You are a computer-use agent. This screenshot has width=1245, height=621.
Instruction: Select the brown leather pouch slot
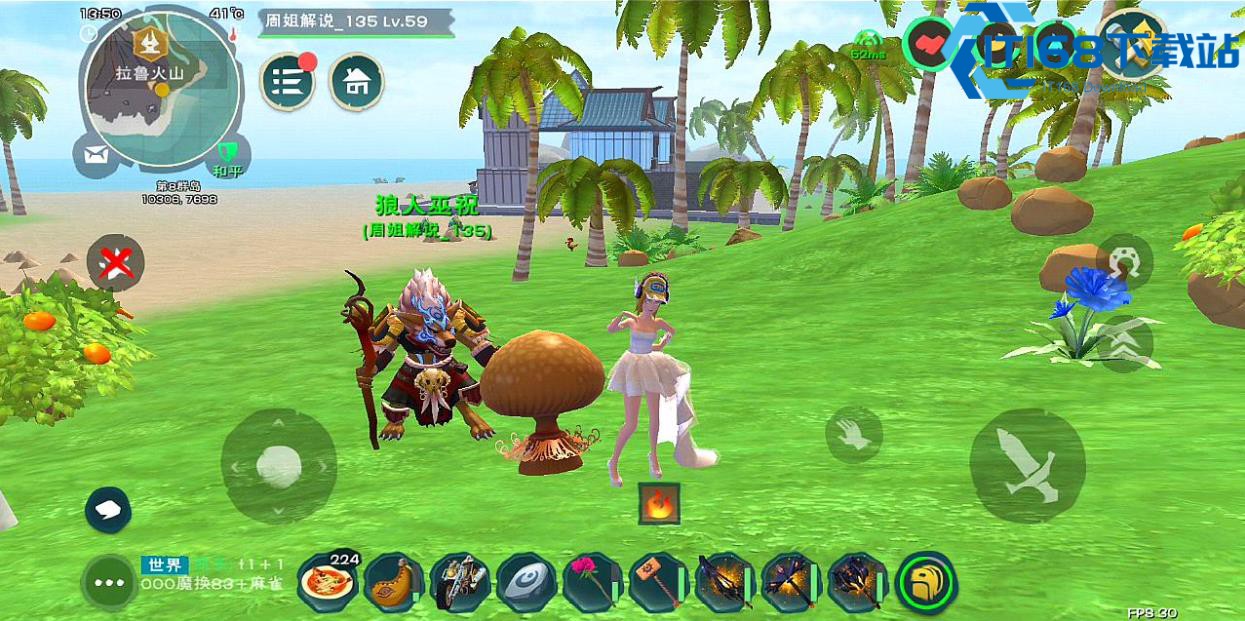tap(393, 582)
